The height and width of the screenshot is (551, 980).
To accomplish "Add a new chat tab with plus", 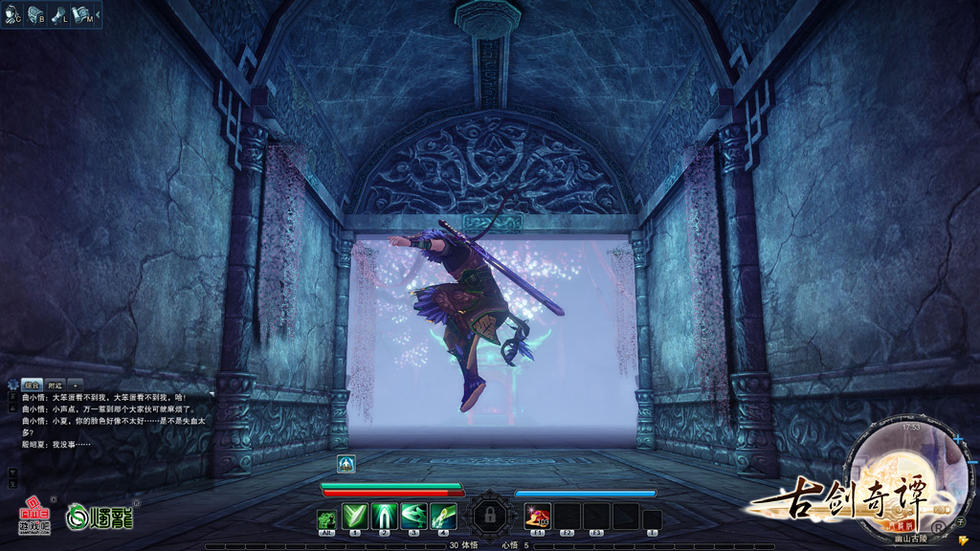I will 74,384.
